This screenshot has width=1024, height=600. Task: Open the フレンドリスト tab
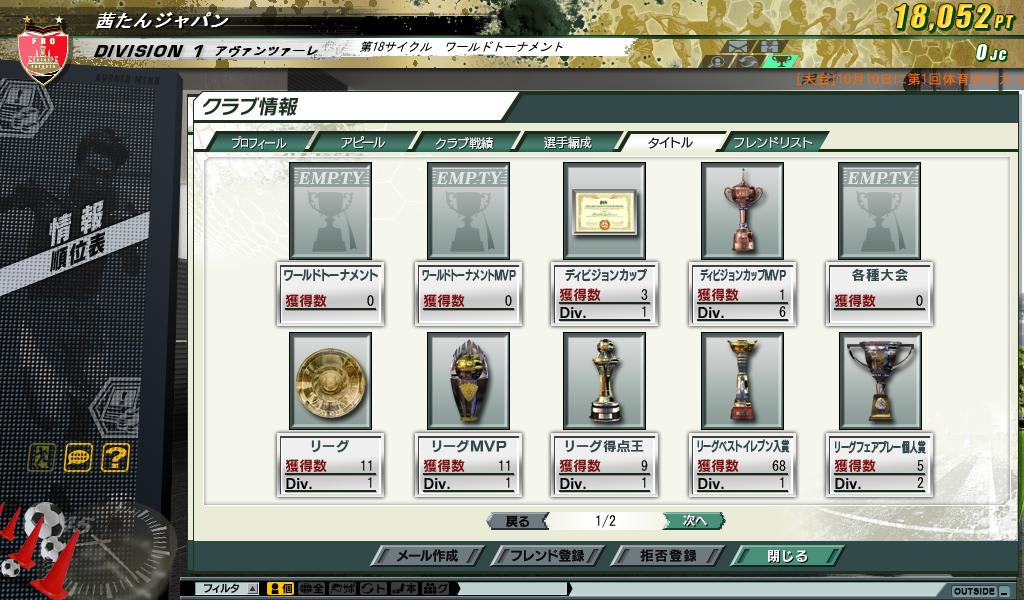(x=772, y=142)
